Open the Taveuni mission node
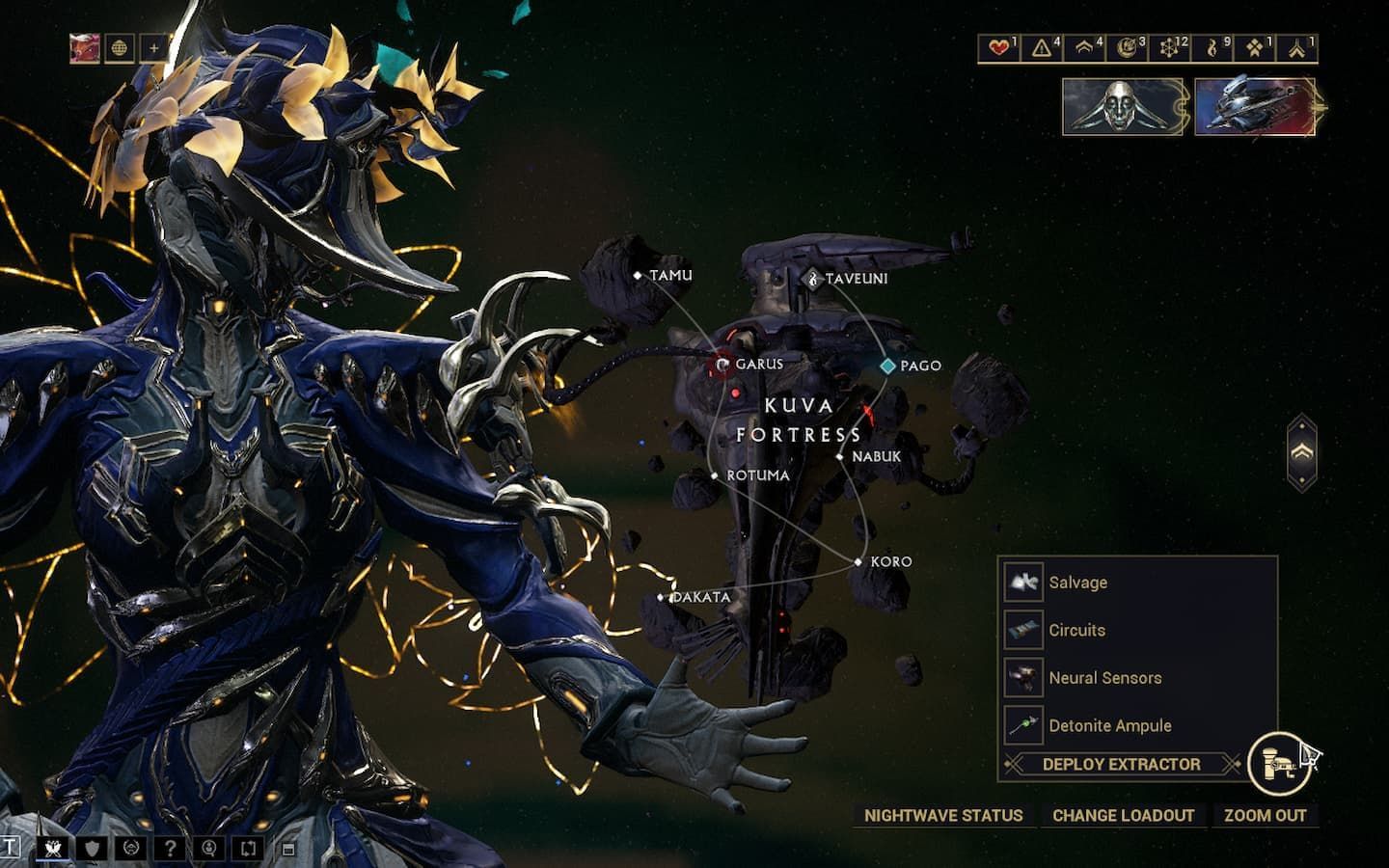This screenshot has height=868, width=1389. coord(813,279)
